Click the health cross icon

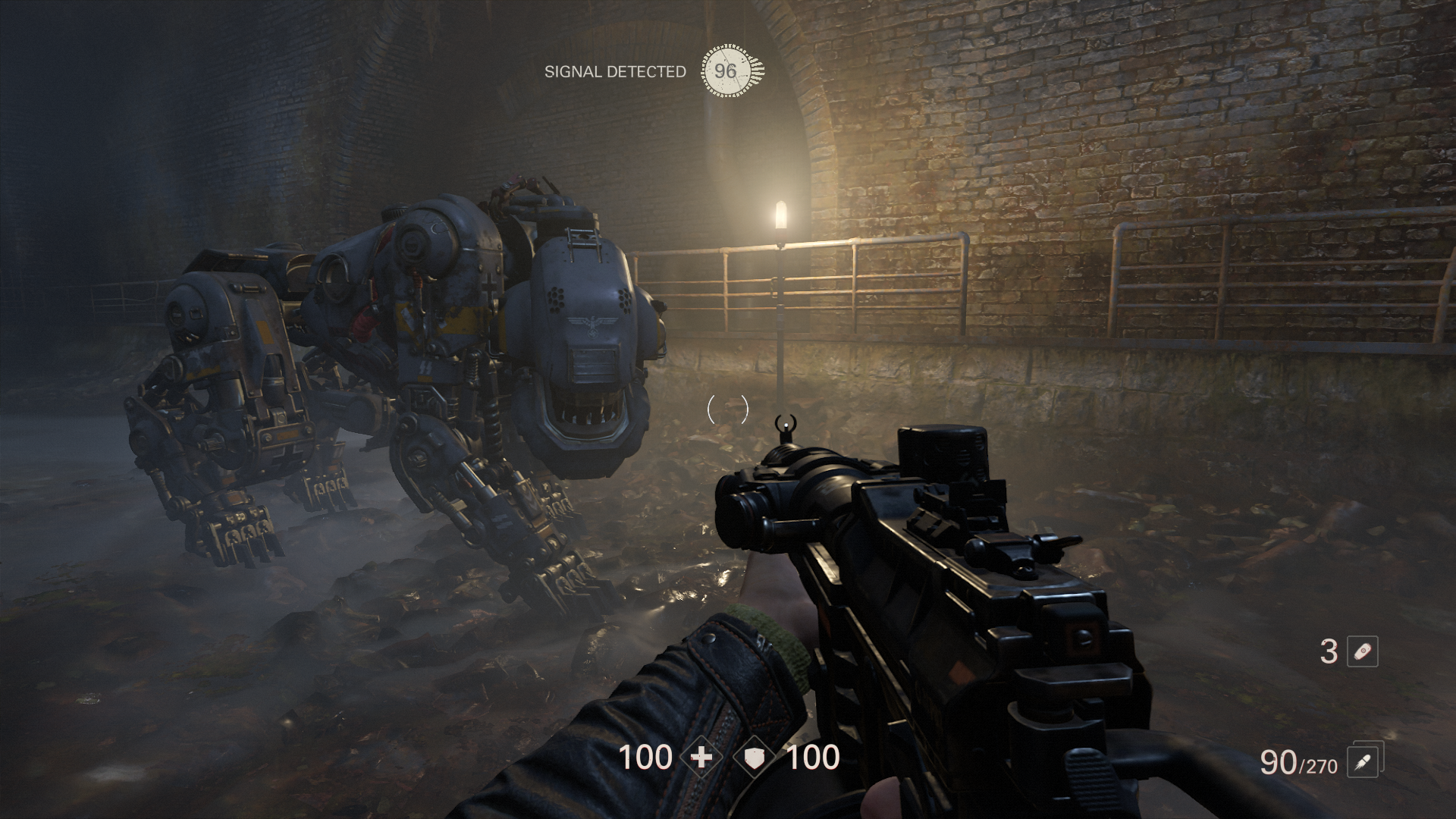tap(702, 757)
